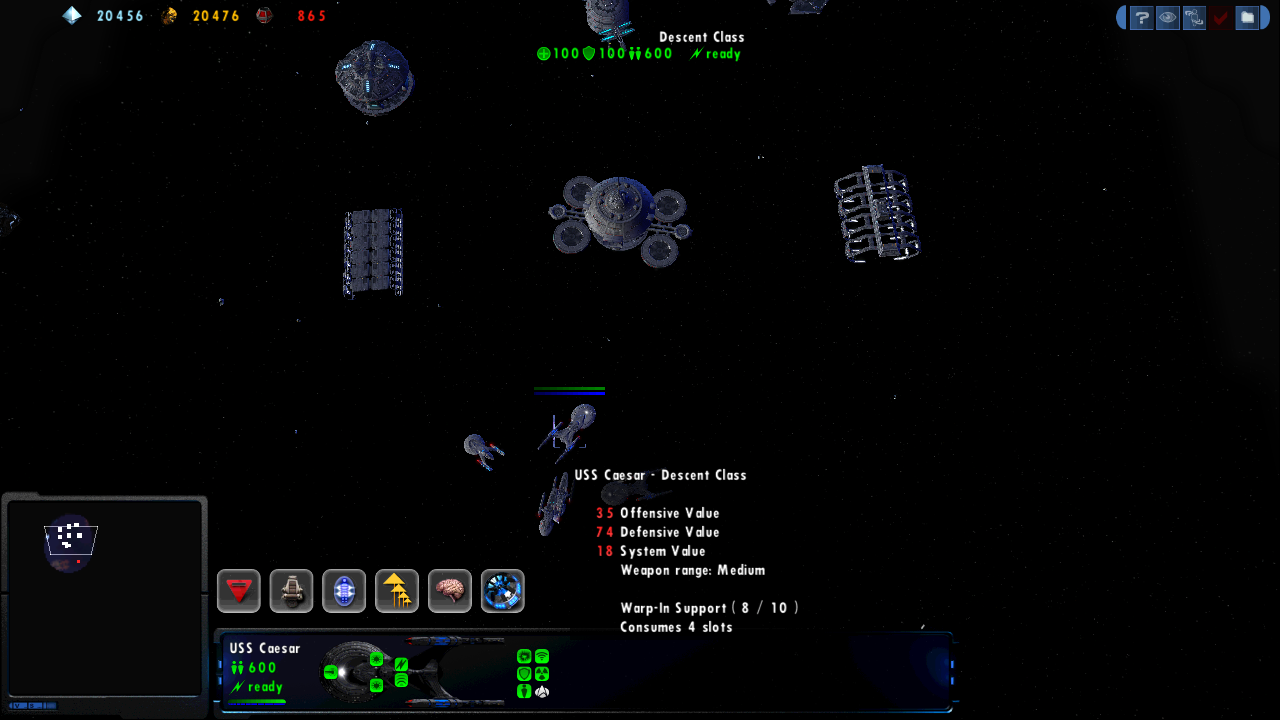Click the captain's chair command icon
This screenshot has height=720, width=1280.
[x=292, y=591]
